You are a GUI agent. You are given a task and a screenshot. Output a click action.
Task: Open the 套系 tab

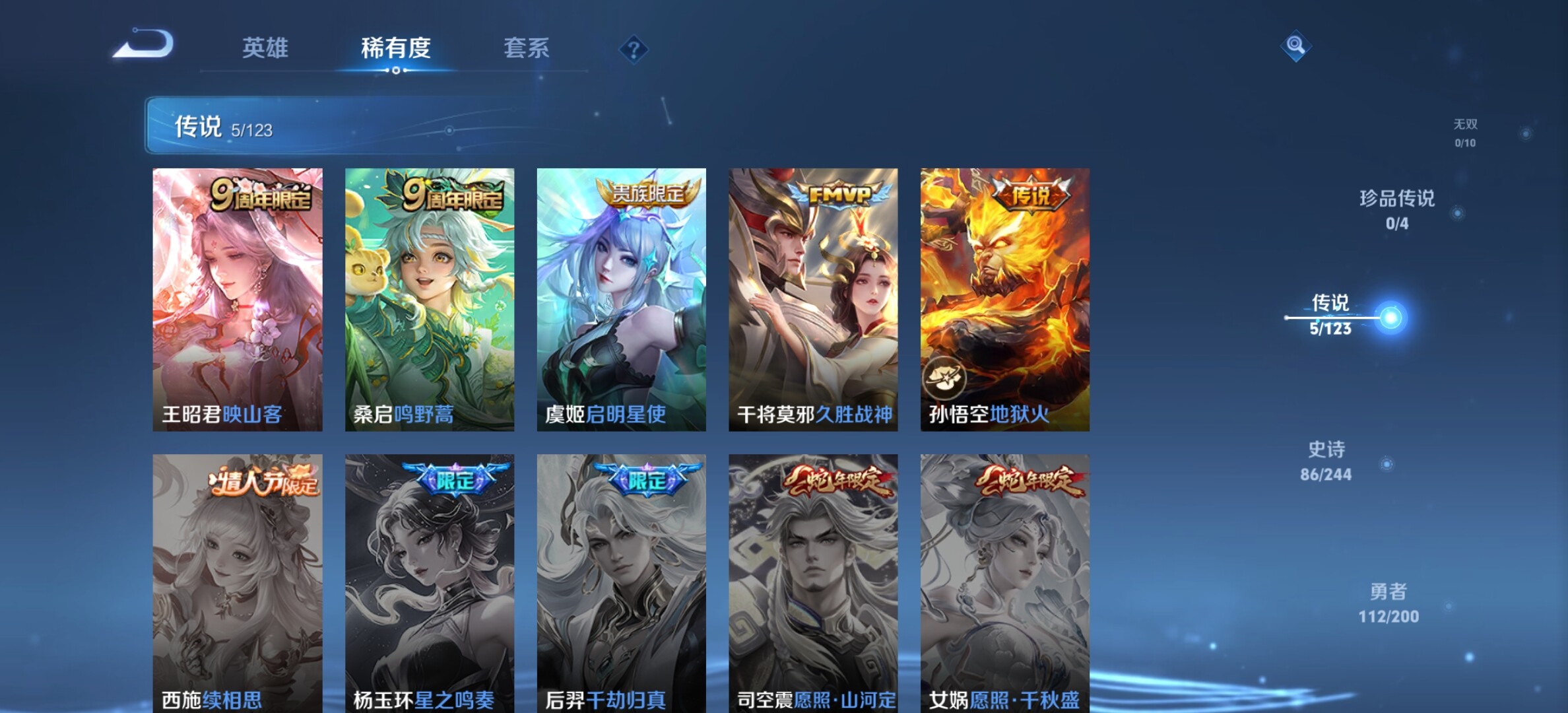point(526,48)
